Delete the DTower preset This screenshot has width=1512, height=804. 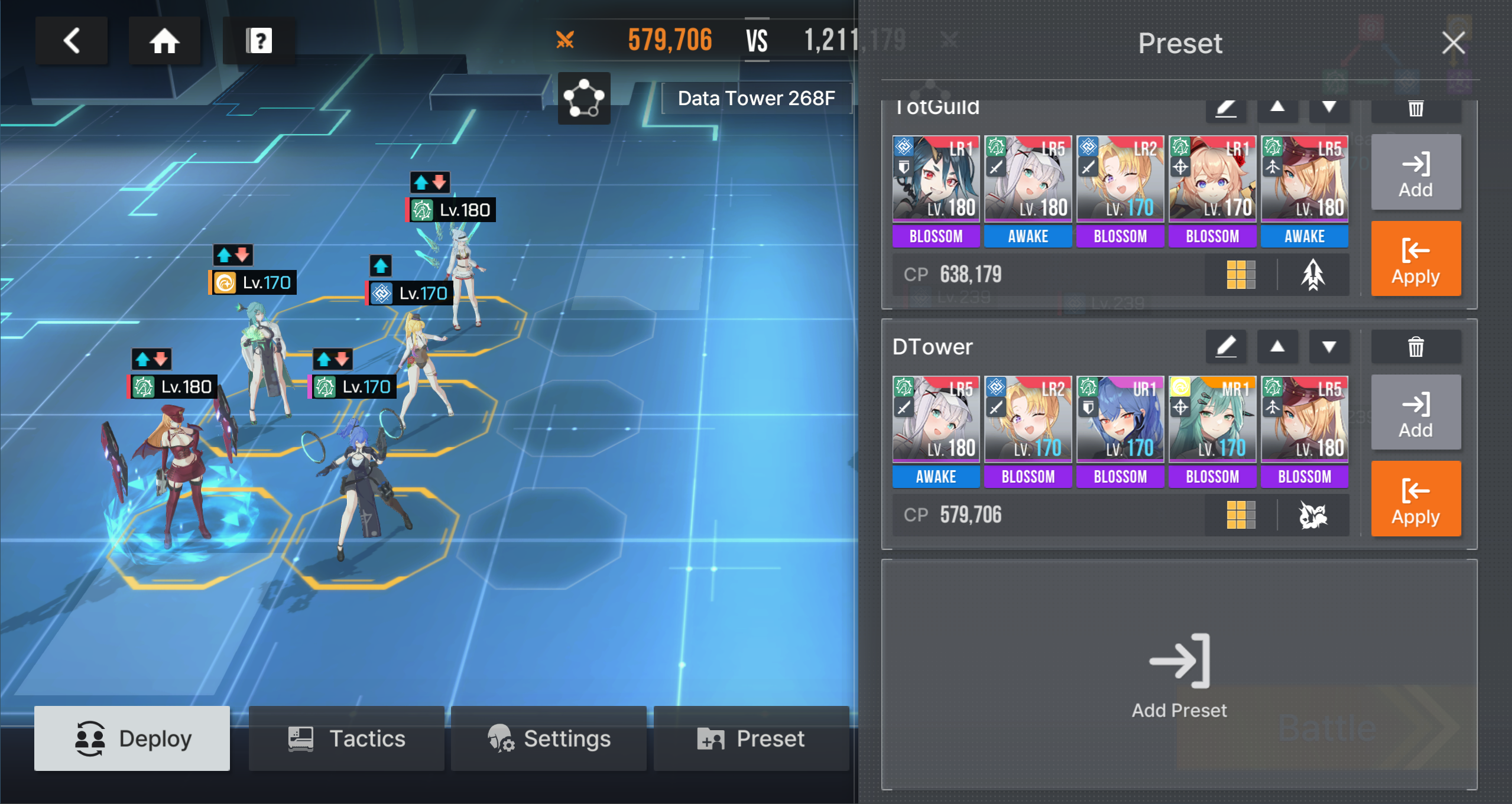point(1416,346)
